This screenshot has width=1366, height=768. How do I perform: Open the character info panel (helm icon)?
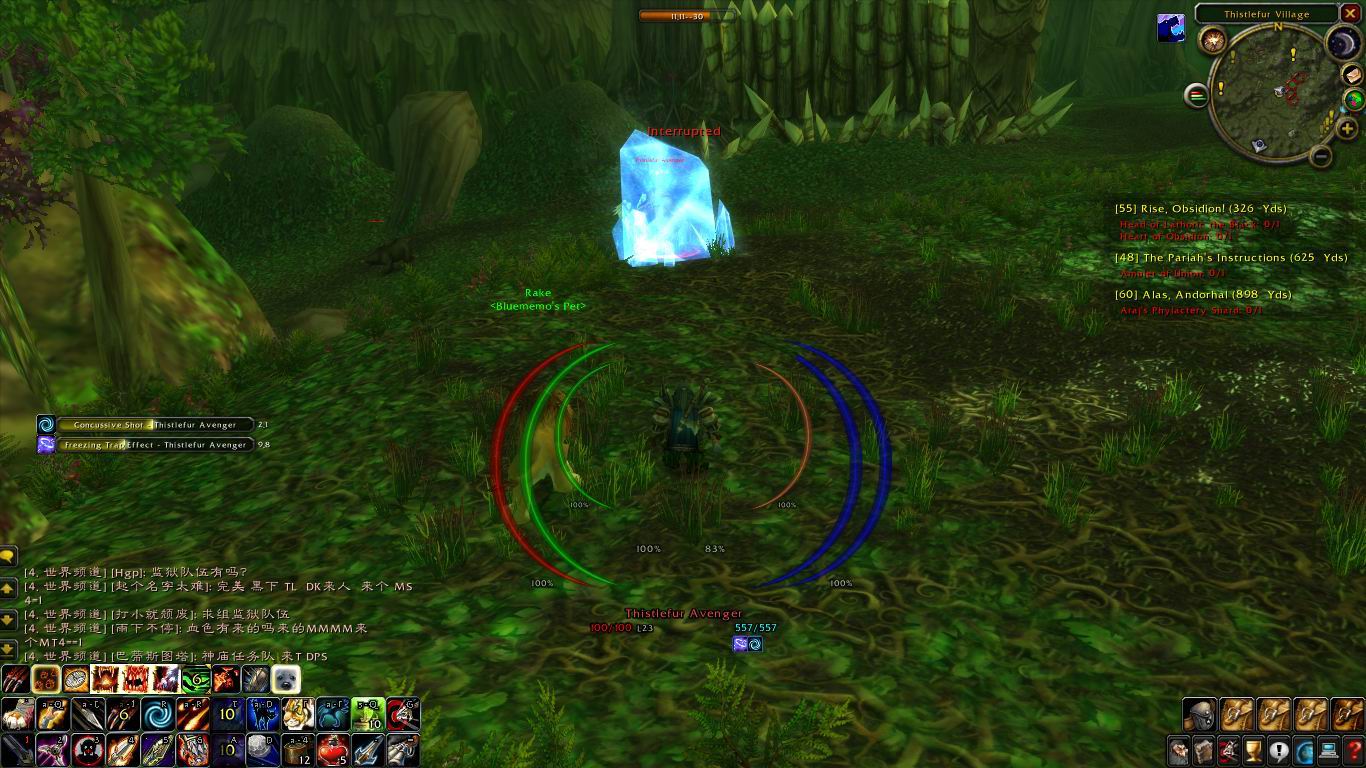click(x=1178, y=750)
